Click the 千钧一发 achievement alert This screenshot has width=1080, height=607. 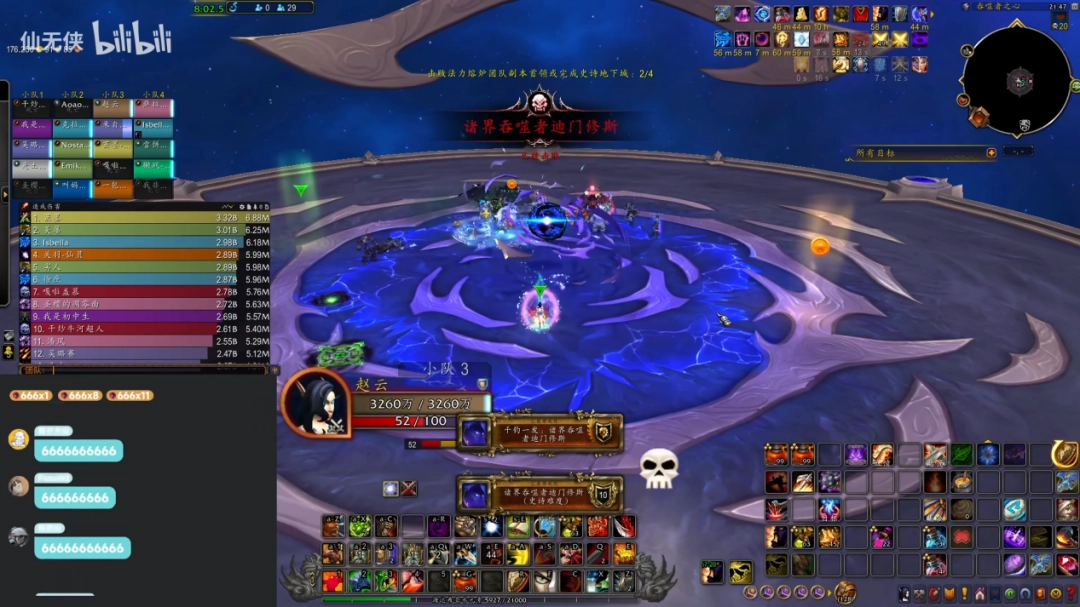point(540,432)
